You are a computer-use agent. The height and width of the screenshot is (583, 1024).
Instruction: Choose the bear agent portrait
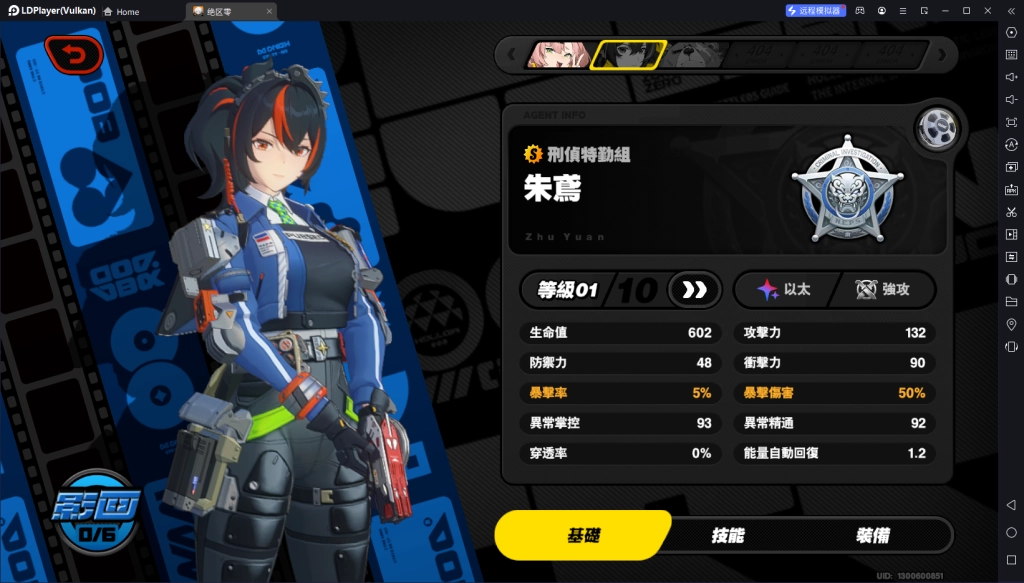point(695,54)
